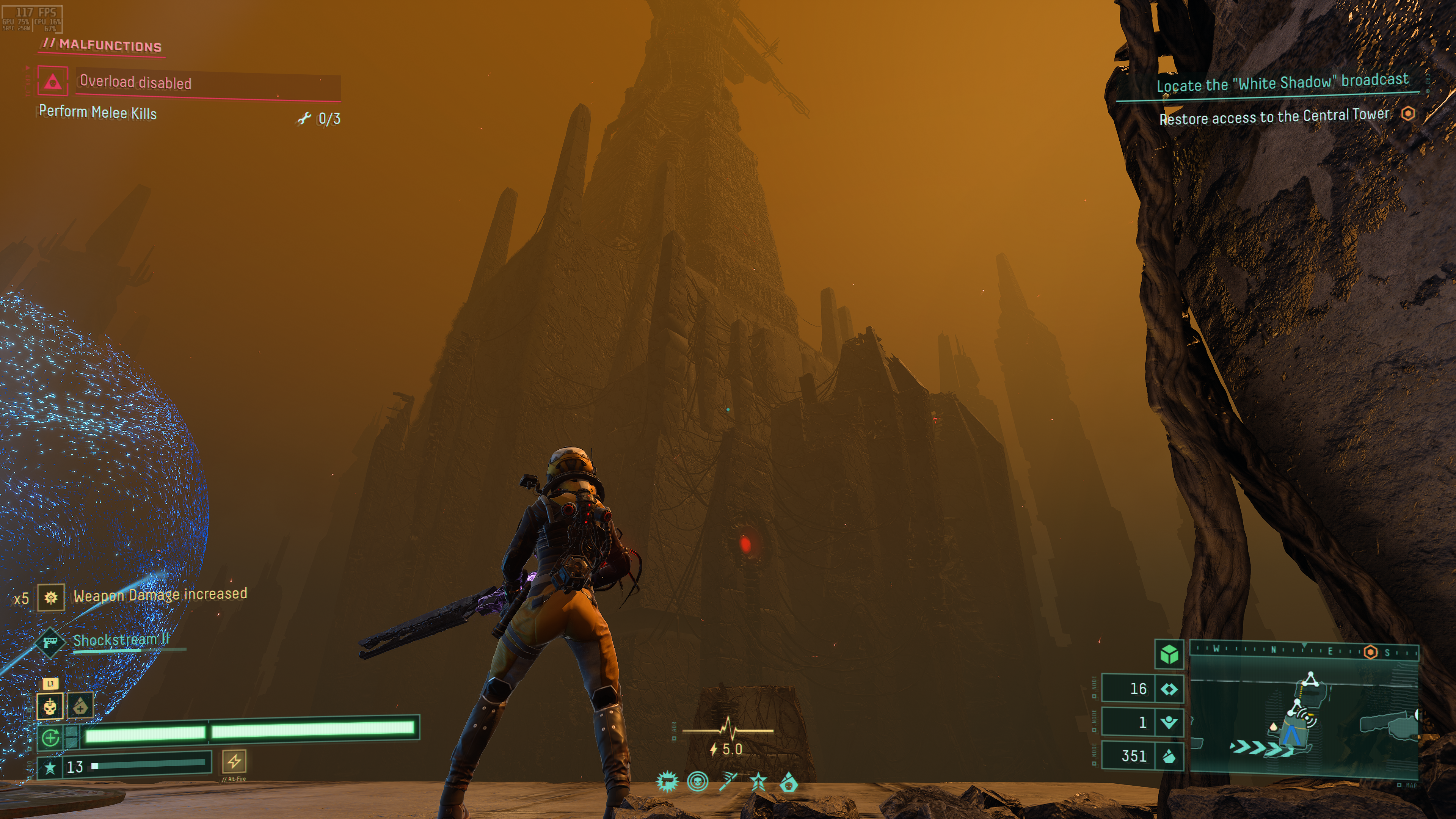Click the crystal currency icon beside 351
This screenshot has width=1456, height=819.
pyautogui.click(x=1169, y=756)
